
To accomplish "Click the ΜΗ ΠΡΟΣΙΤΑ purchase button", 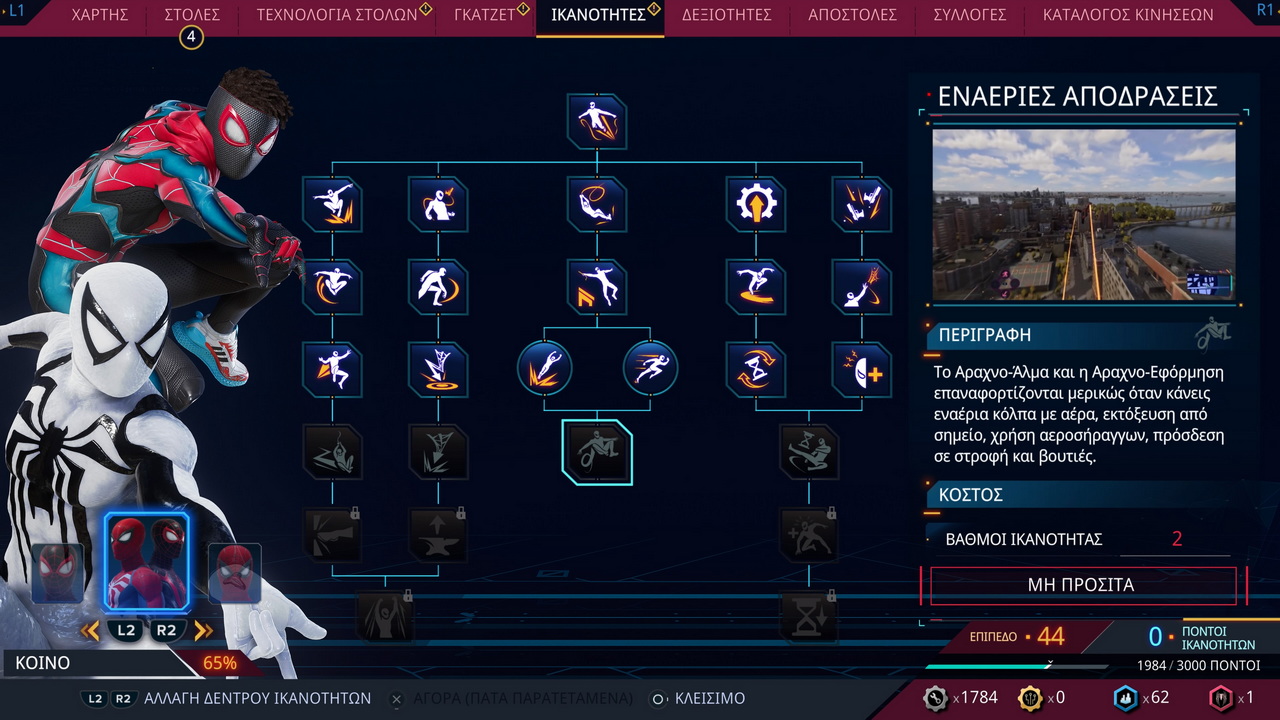I will point(1082,585).
